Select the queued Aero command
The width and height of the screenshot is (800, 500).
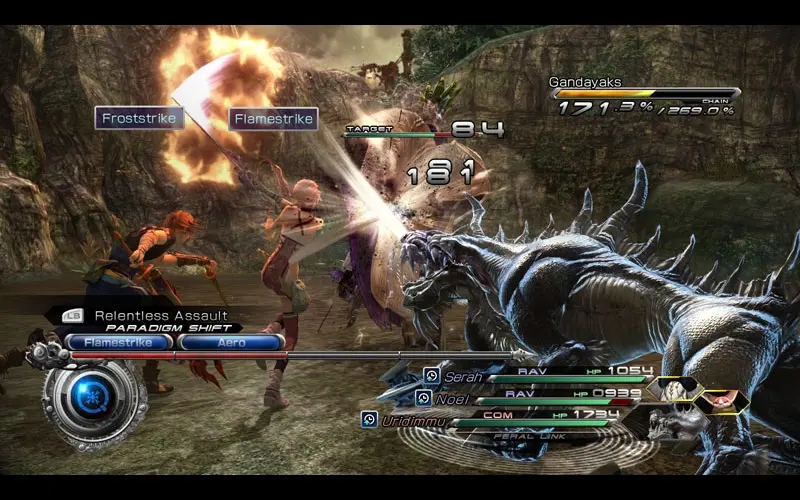click(x=231, y=342)
